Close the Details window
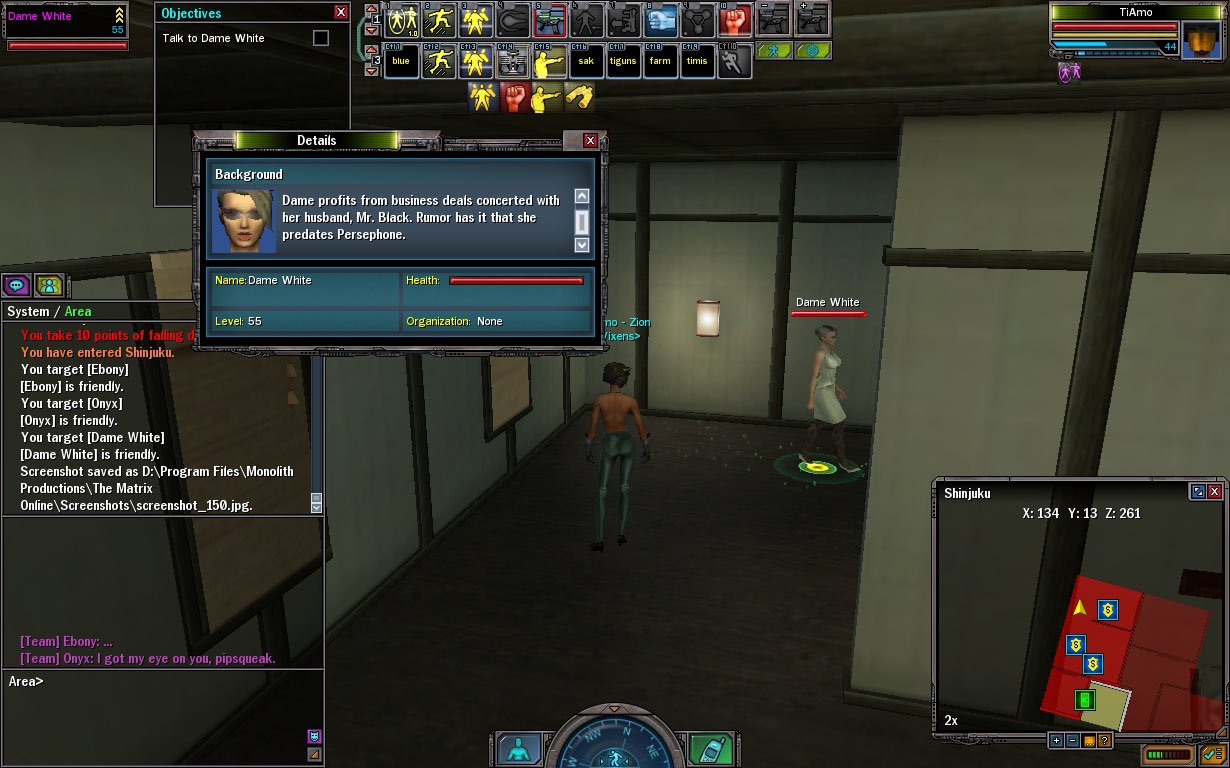The width and height of the screenshot is (1230, 768). click(590, 141)
